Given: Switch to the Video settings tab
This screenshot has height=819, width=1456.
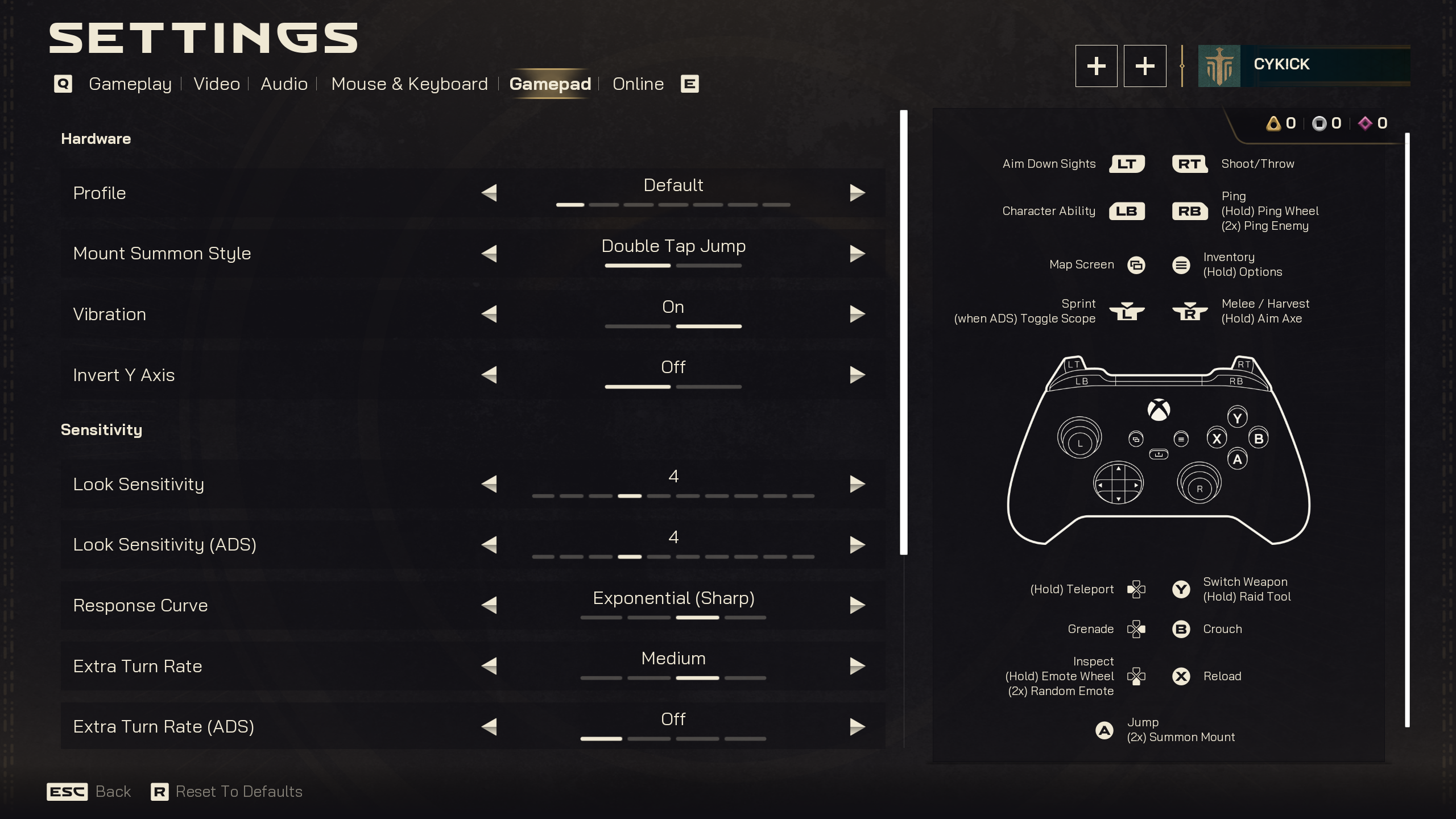Looking at the screenshot, I should point(216,84).
